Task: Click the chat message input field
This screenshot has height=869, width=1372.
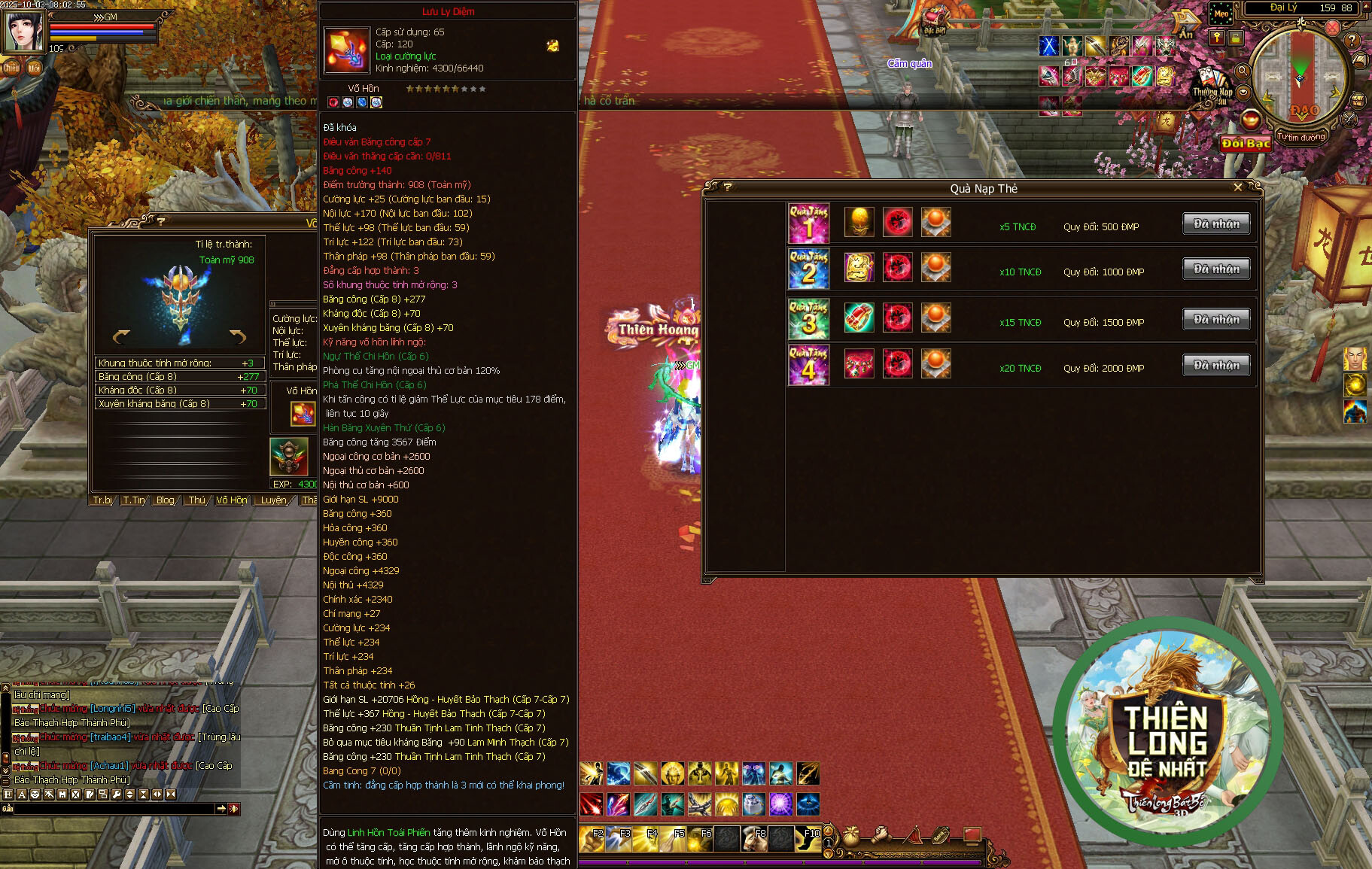Action: (x=114, y=809)
